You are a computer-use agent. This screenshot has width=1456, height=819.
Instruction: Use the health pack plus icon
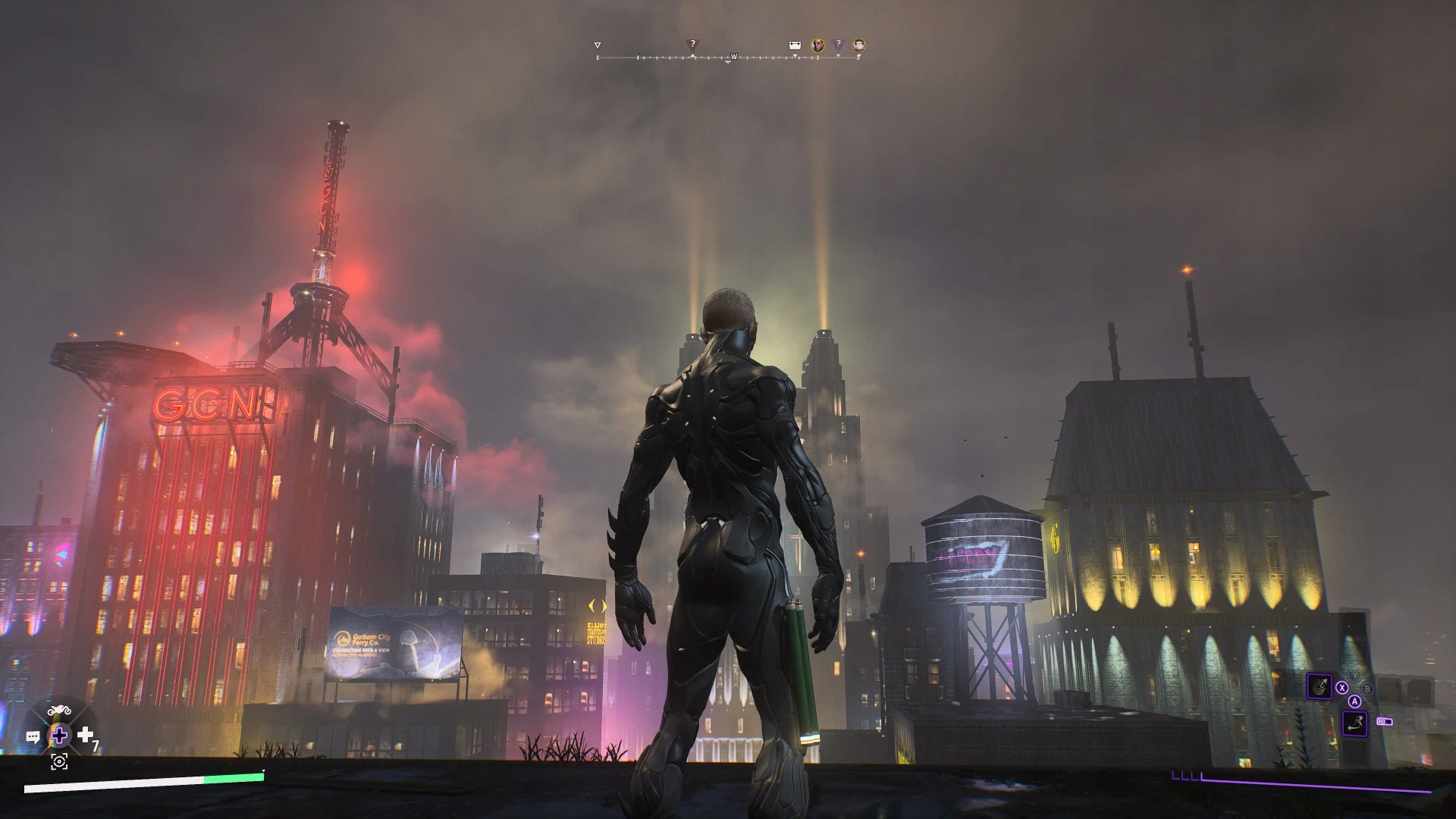[86, 735]
